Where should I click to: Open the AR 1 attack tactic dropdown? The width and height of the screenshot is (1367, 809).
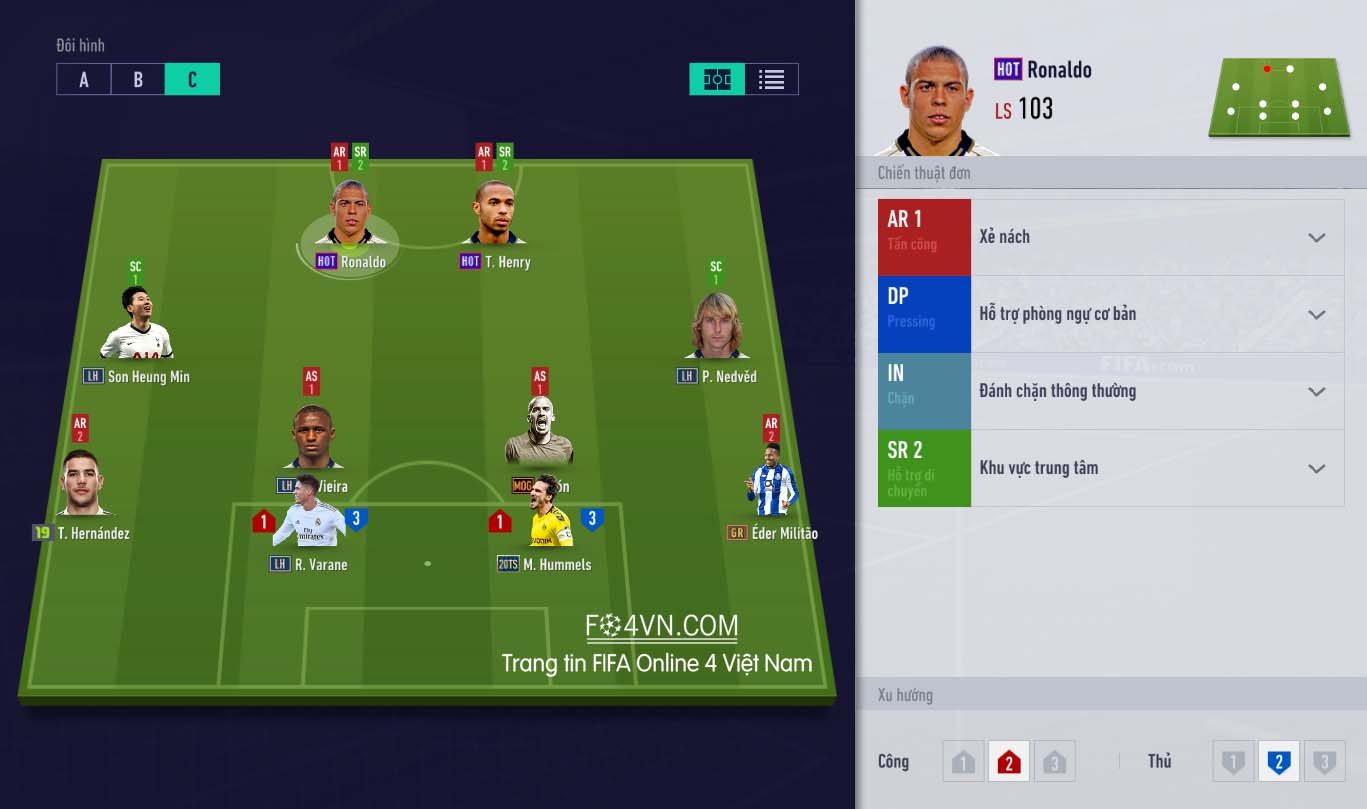[x=1316, y=238]
